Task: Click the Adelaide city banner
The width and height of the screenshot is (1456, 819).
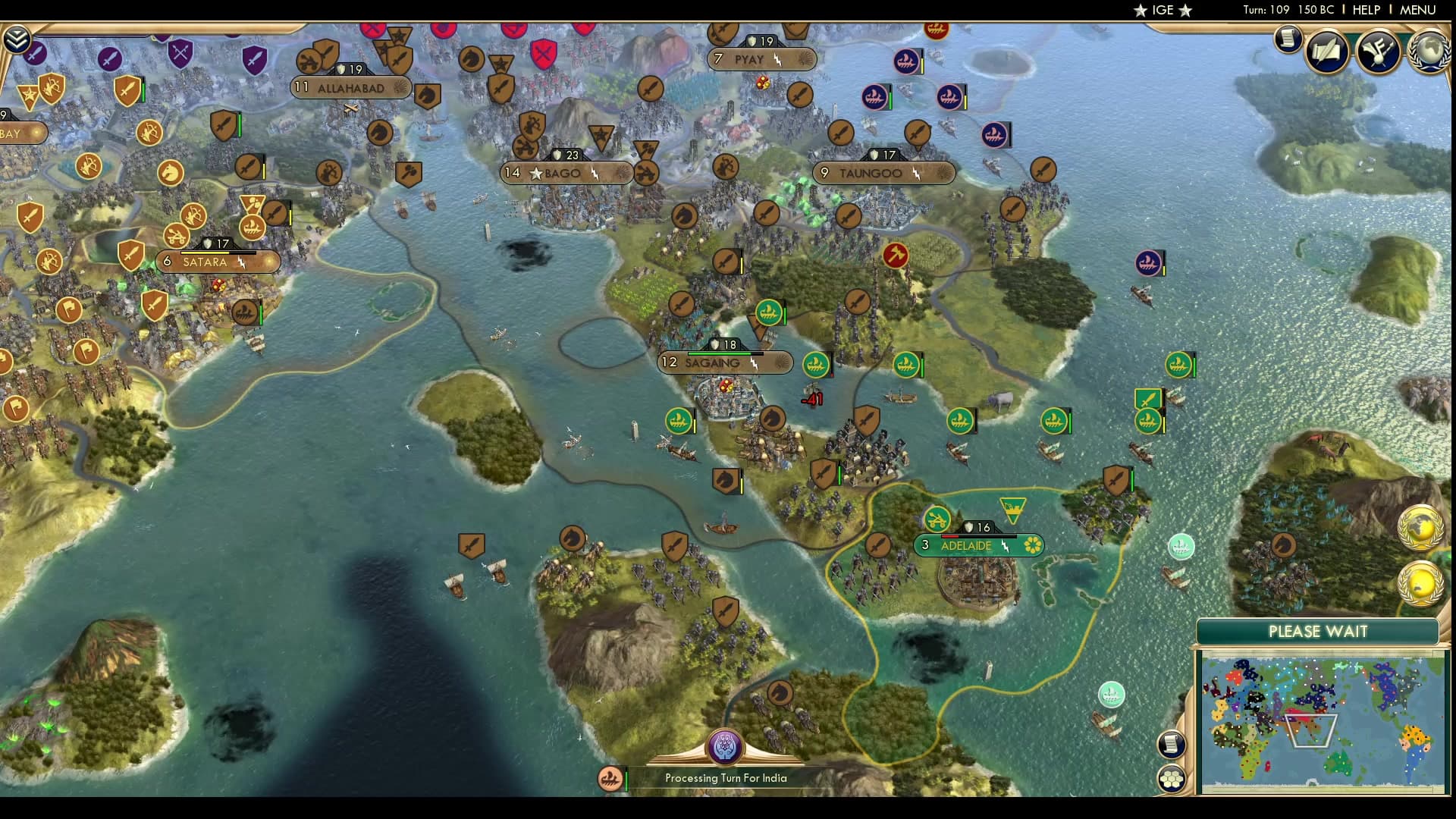Action: [x=978, y=544]
